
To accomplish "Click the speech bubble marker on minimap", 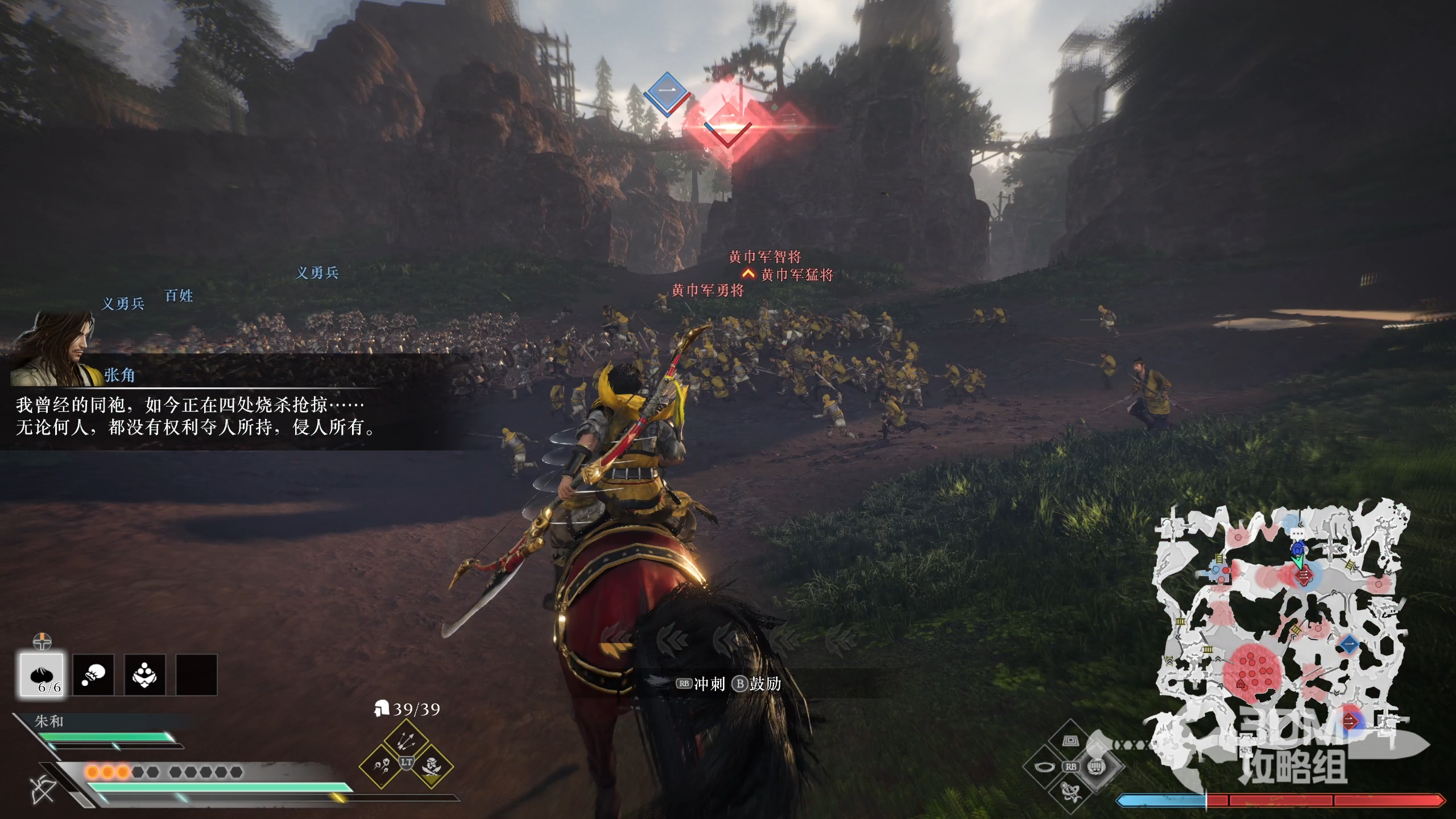I will (x=1297, y=535).
